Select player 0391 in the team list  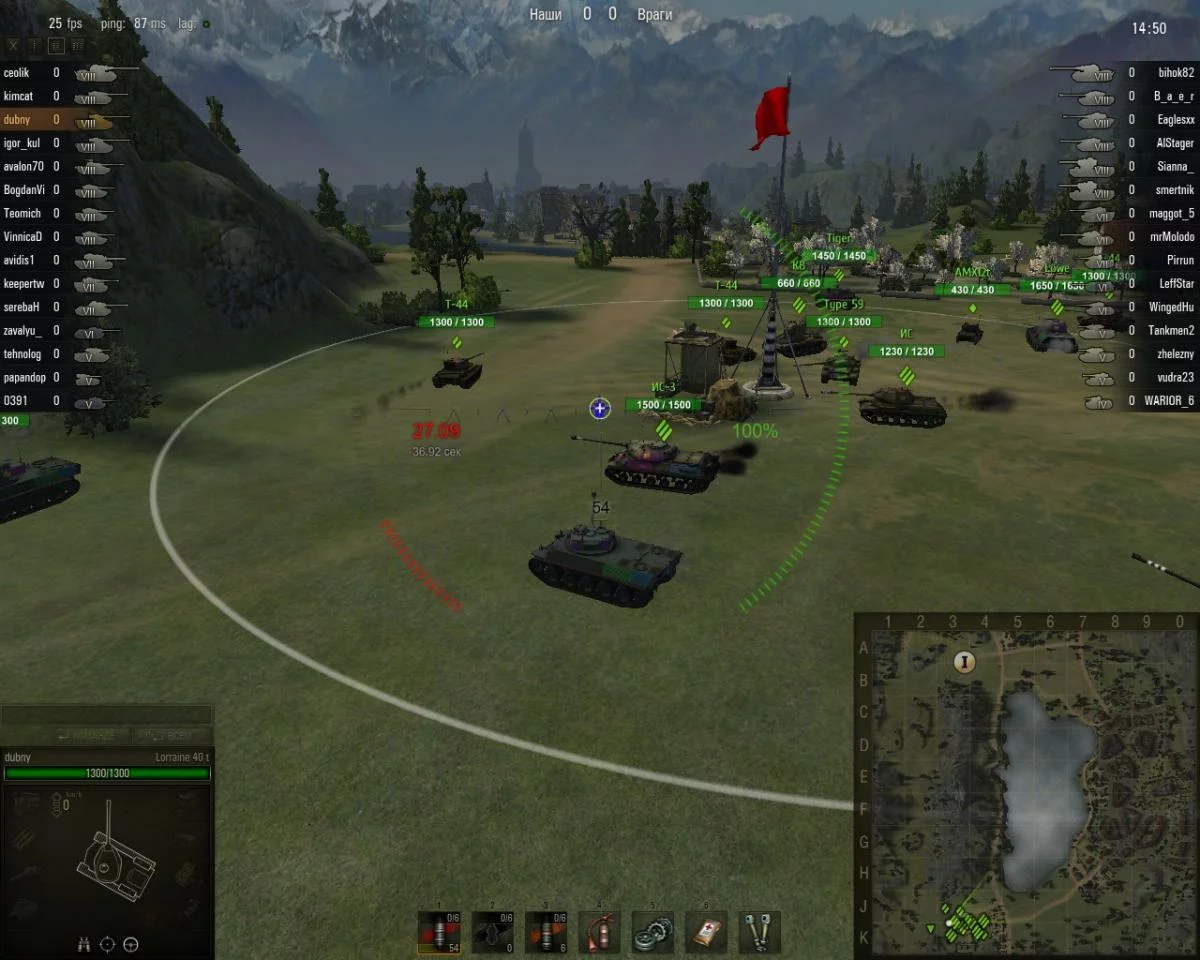pos(16,402)
